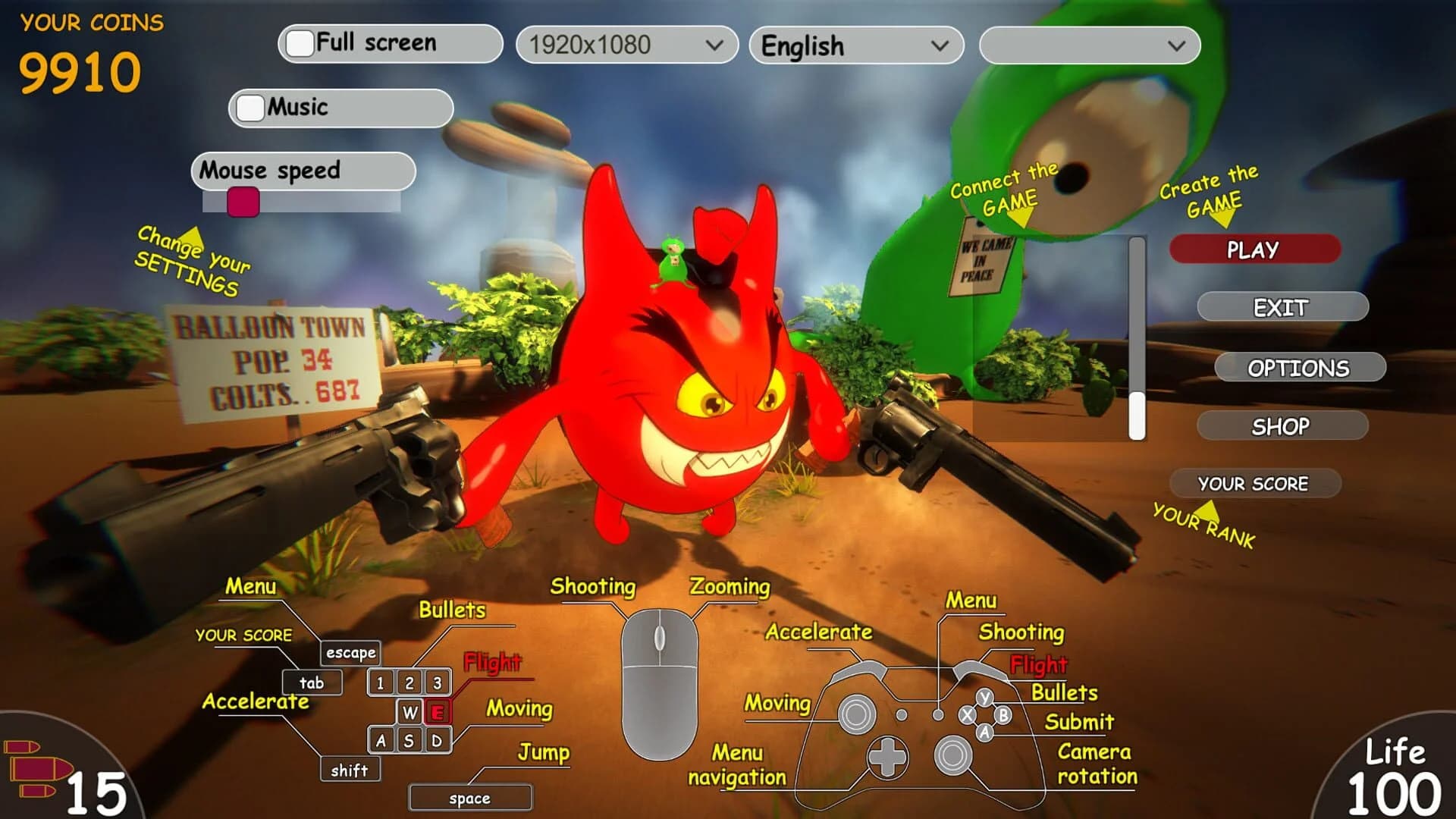Viewport: 1456px width, 819px height.
Task: Click the Shift key icon for Accelerate
Action: (350, 770)
